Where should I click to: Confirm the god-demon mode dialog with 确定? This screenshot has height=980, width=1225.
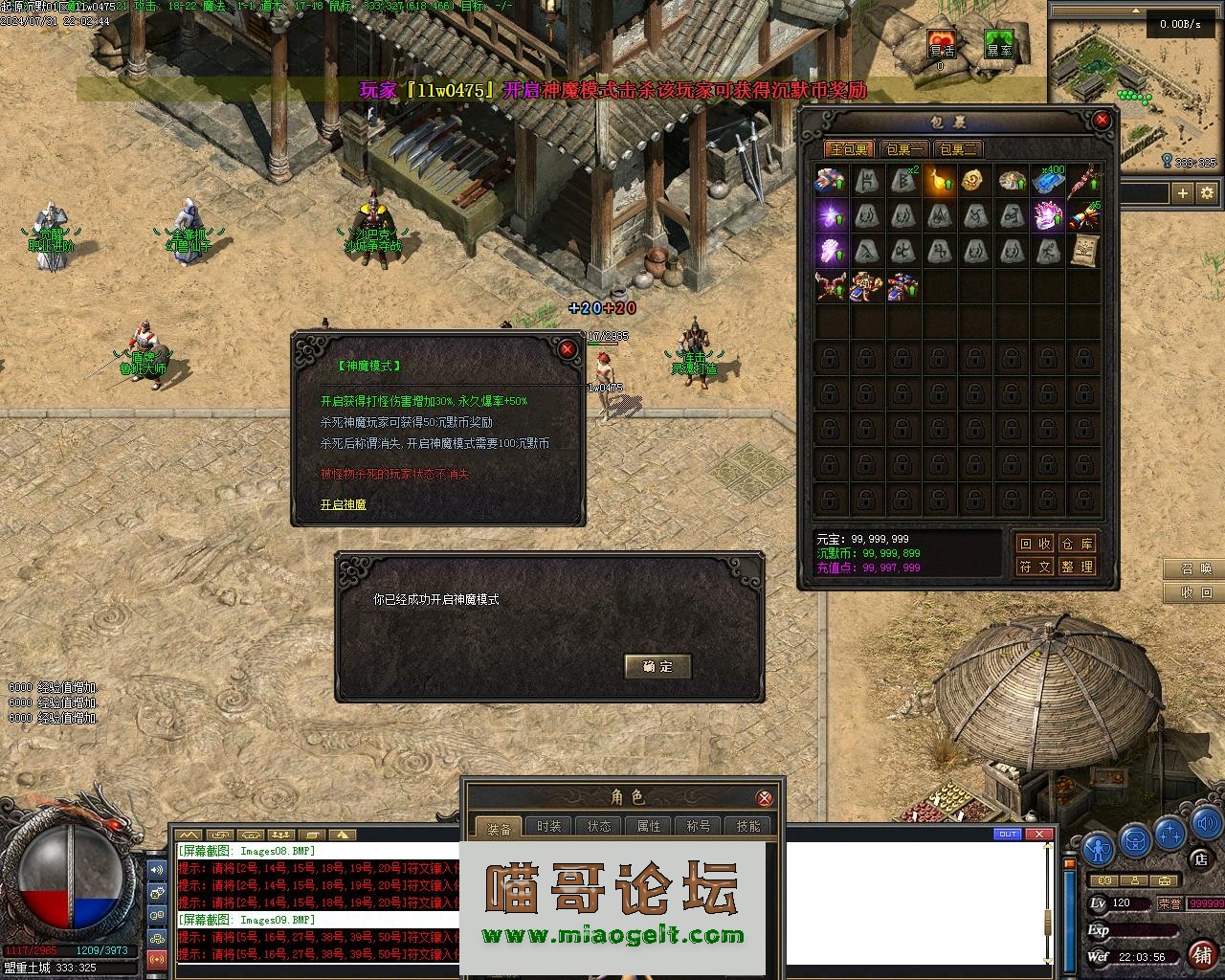pos(657,666)
